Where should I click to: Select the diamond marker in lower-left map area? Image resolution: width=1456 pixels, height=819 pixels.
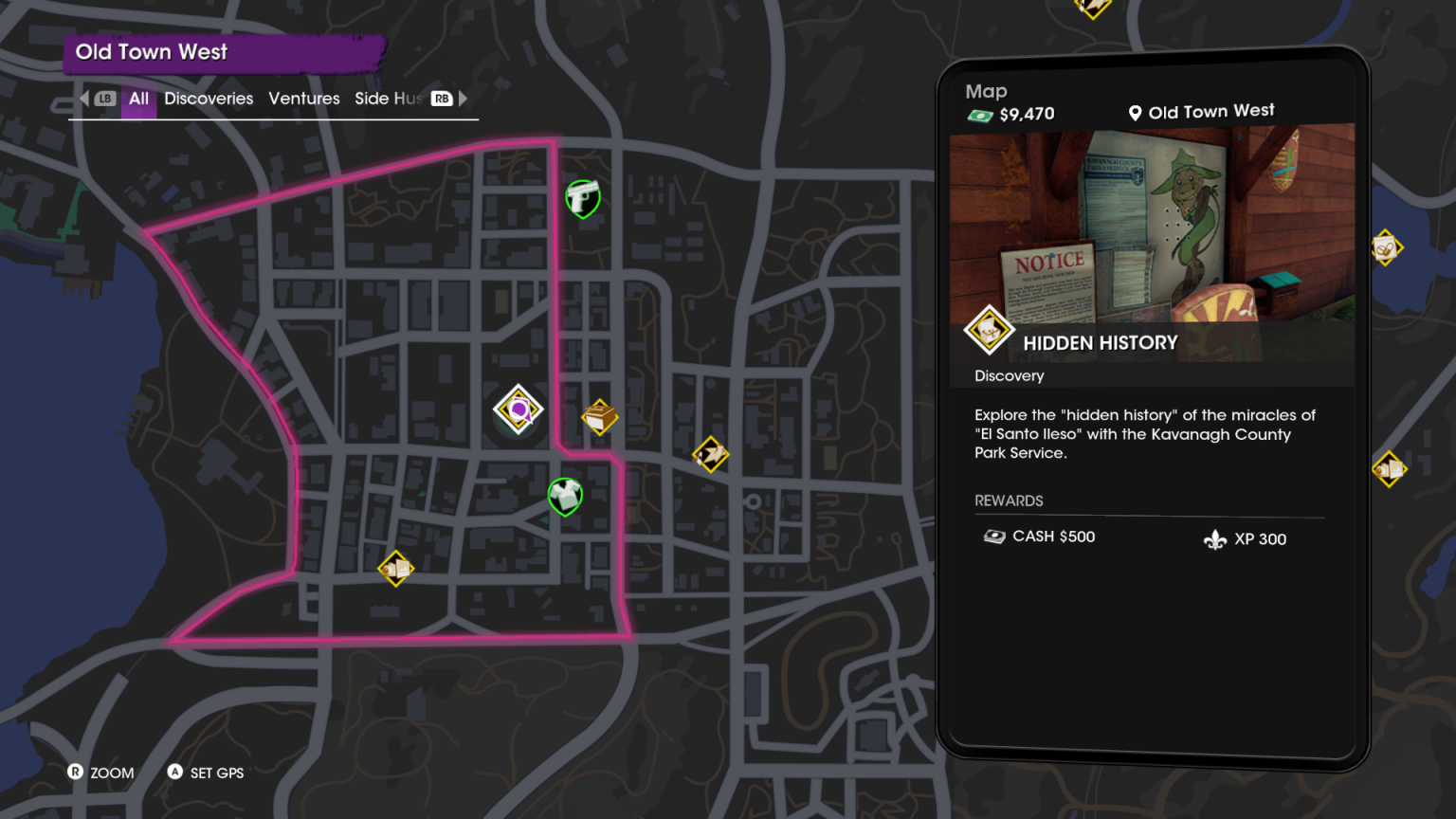[x=396, y=570]
